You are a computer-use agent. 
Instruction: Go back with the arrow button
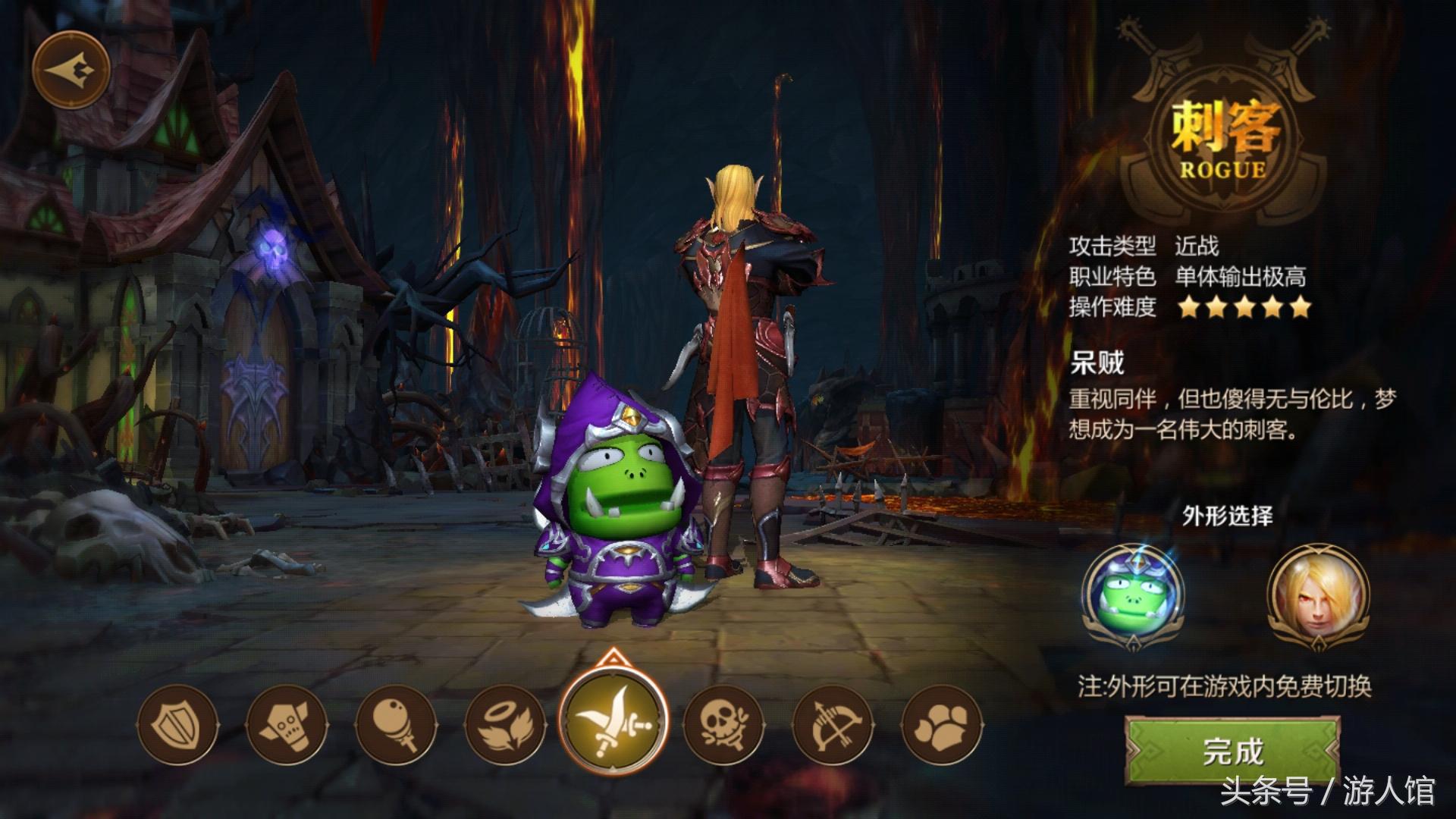71,70
